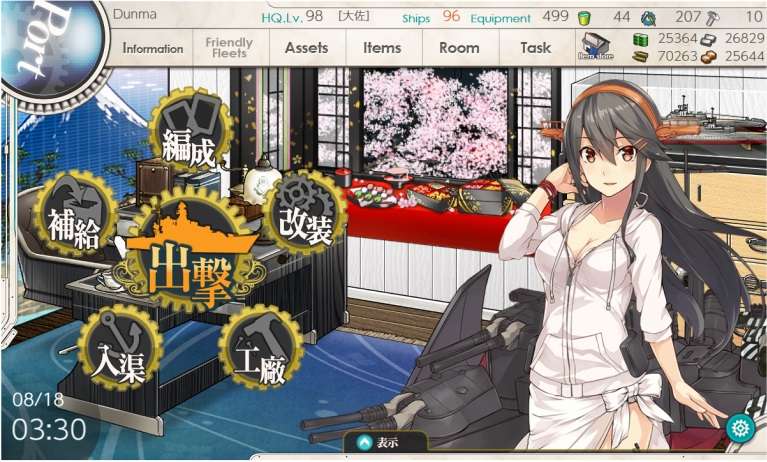Viewport: 767px width, 462px height.
Task: Toggle the 表示 display button
Action: point(385,442)
